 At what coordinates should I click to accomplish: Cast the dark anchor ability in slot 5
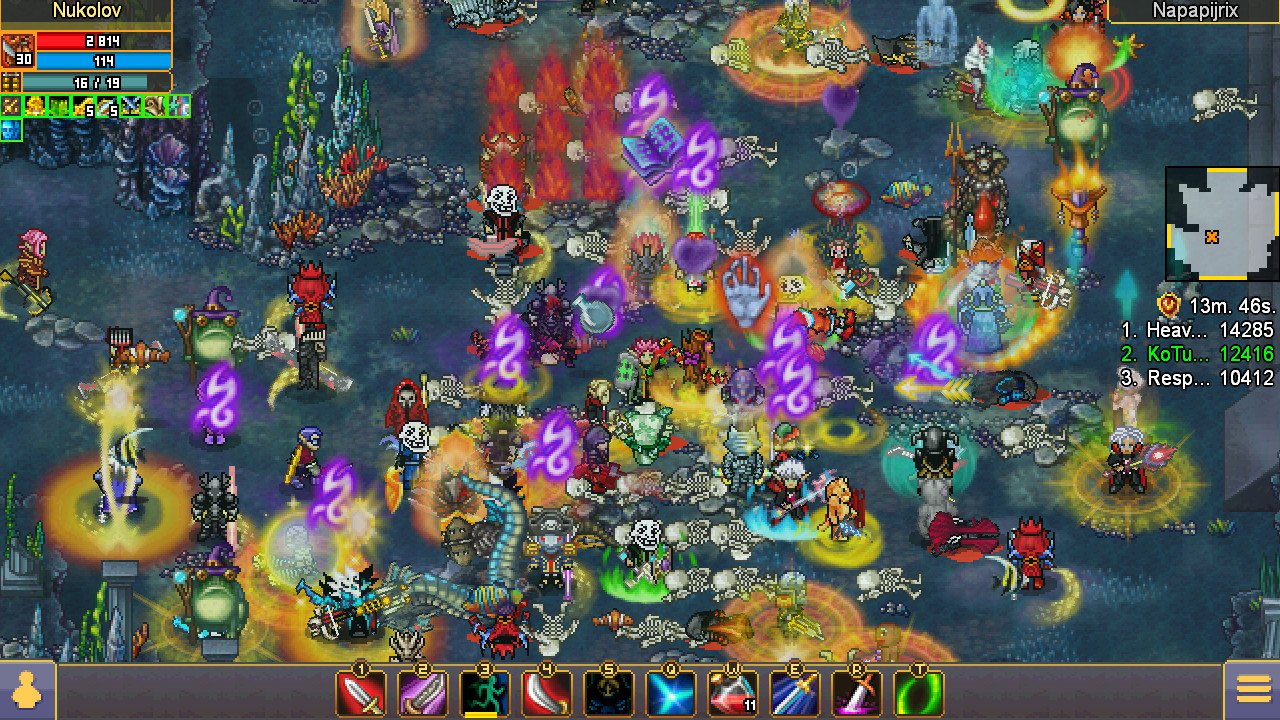pyautogui.click(x=607, y=691)
